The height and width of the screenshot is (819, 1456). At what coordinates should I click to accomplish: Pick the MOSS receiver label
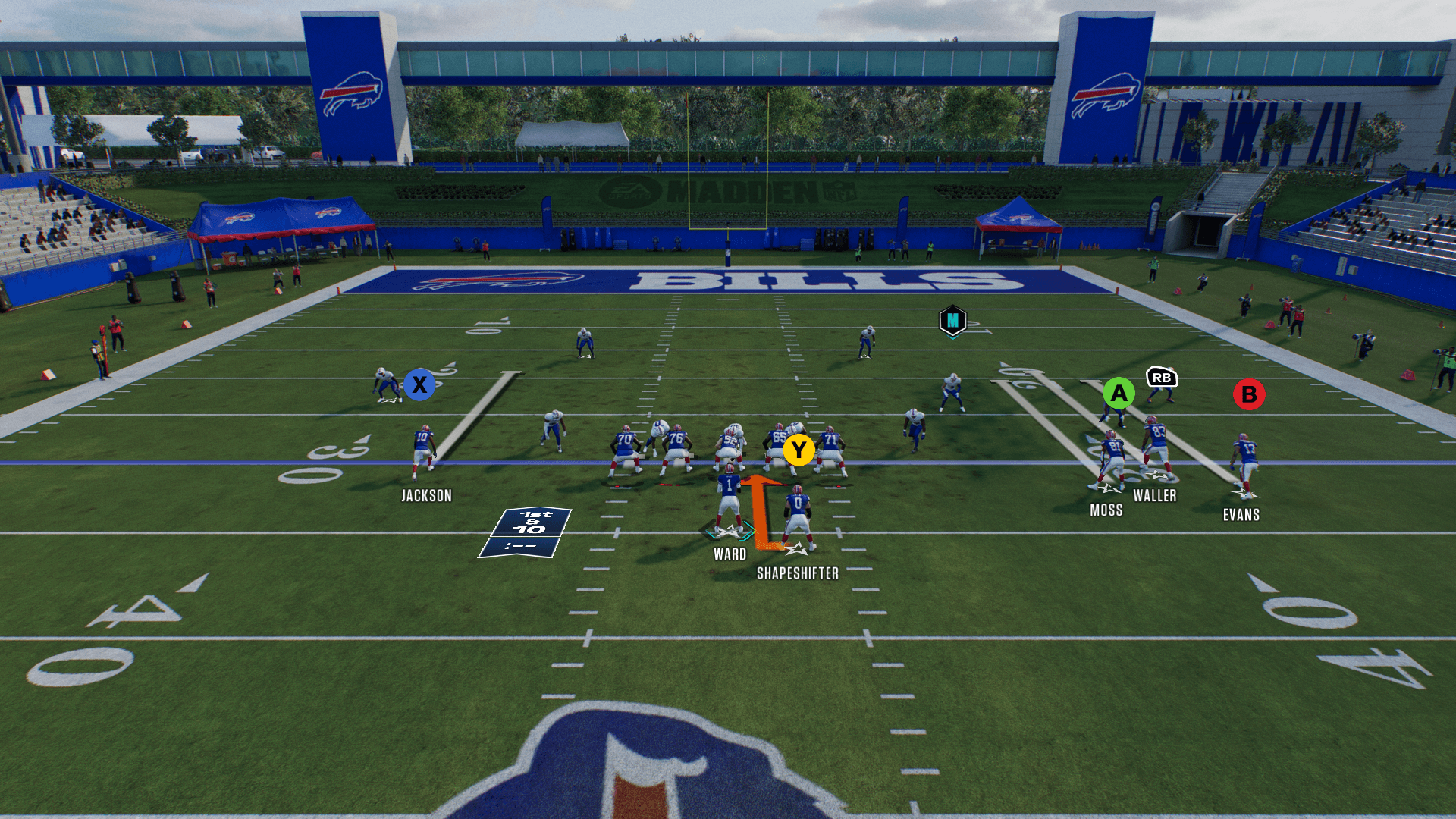pyautogui.click(x=1106, y=510)
